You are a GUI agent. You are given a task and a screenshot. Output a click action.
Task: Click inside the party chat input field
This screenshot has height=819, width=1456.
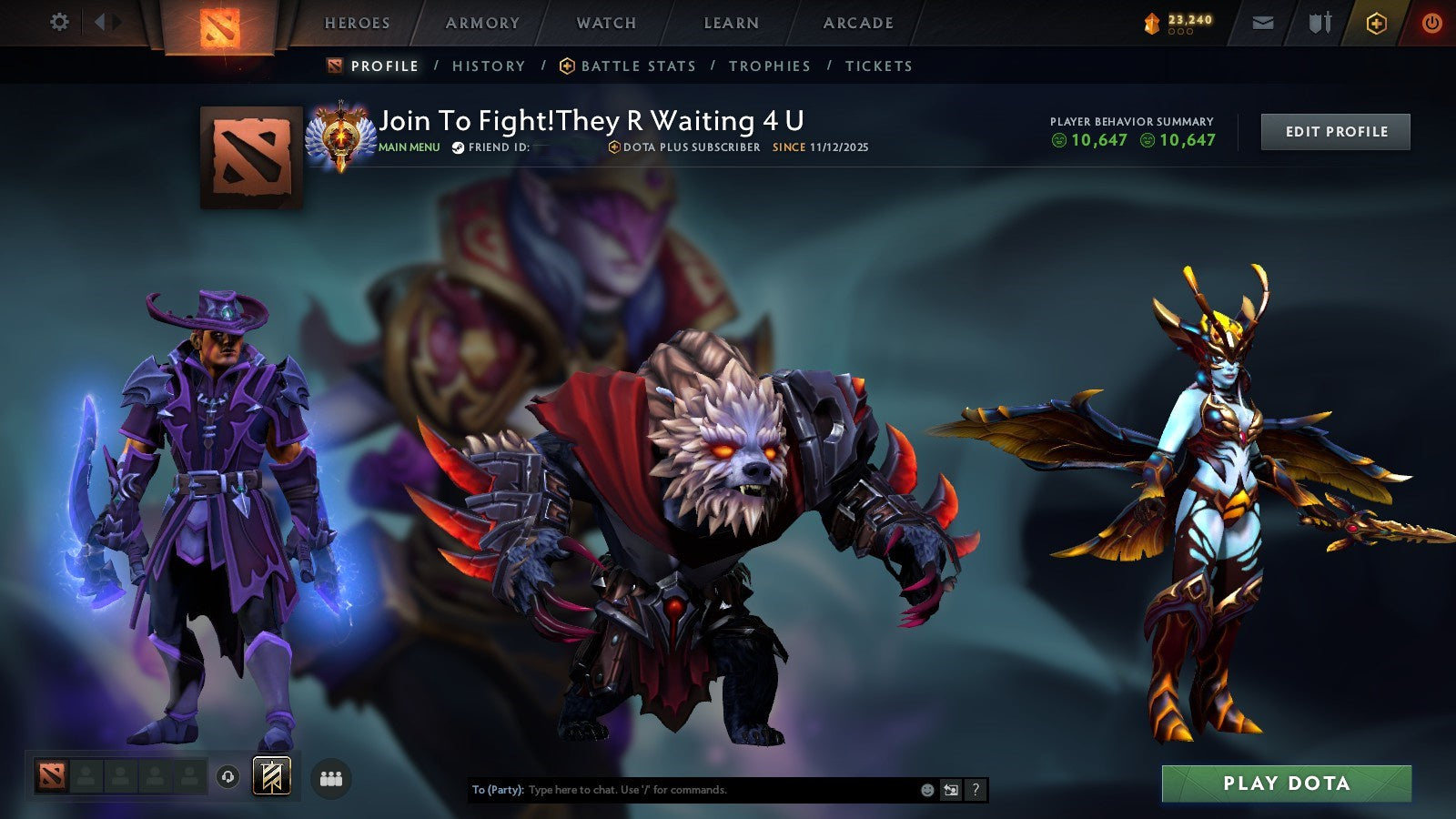[x=682, y=791]
